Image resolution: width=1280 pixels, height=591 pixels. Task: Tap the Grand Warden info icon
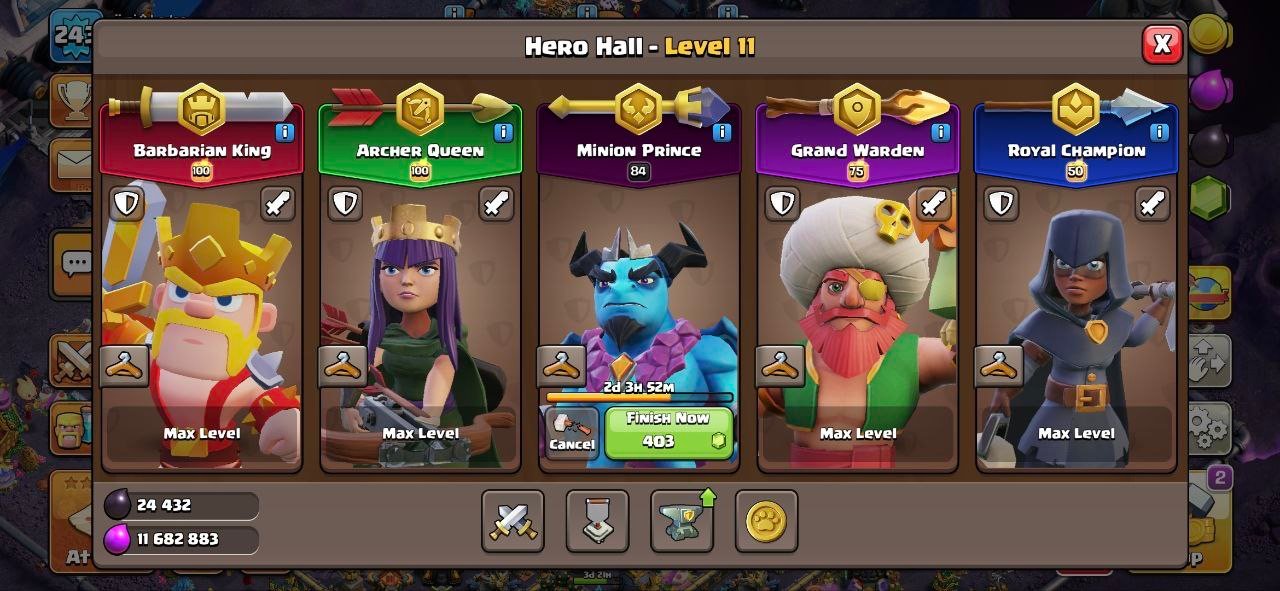(940, 132)
